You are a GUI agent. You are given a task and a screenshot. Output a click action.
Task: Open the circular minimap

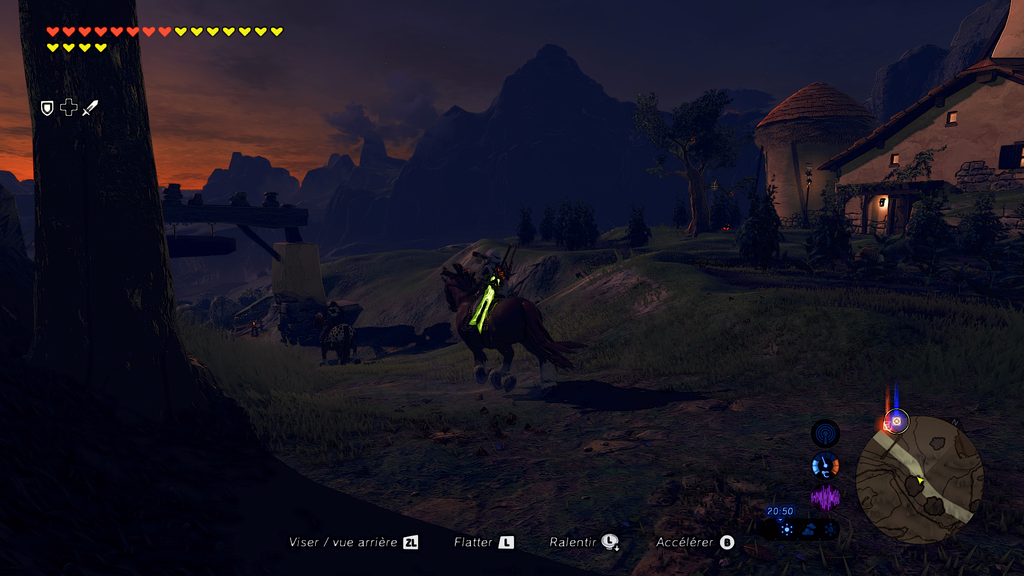[919, 480]
